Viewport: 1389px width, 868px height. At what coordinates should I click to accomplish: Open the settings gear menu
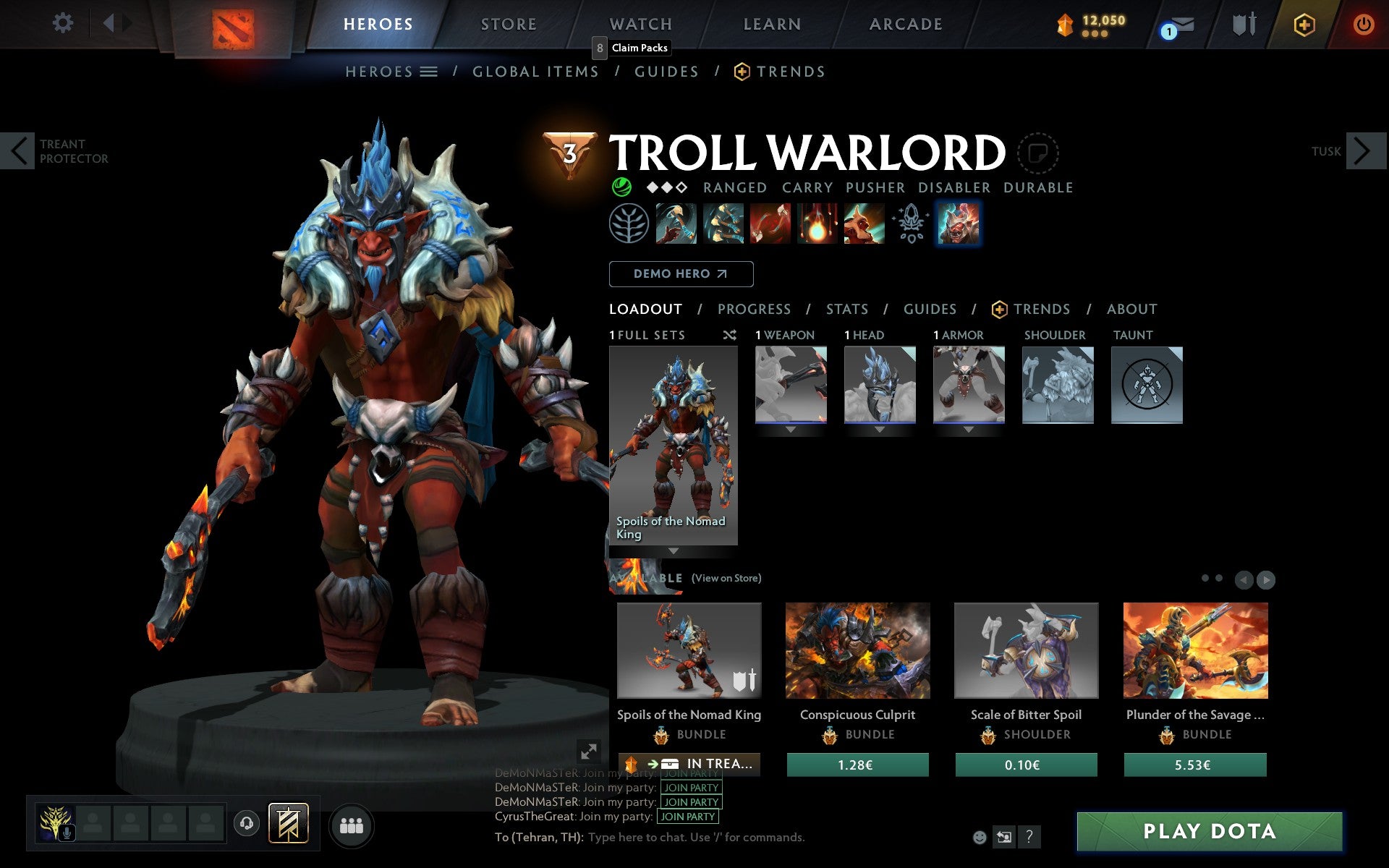click(x=64, y=24)
